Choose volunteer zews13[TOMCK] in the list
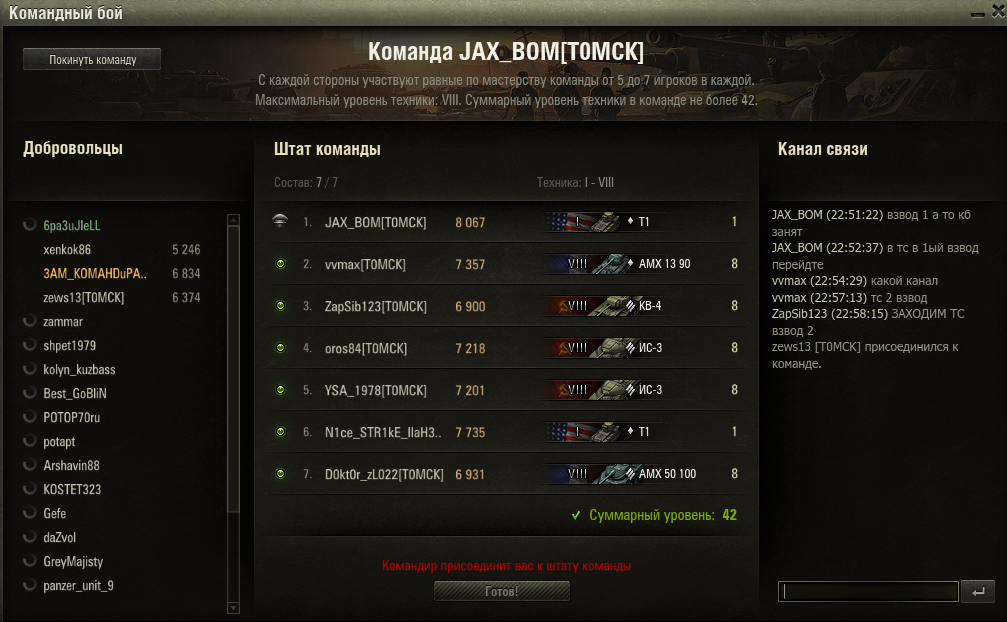The image size is (1007, 622). click(84, 298)
